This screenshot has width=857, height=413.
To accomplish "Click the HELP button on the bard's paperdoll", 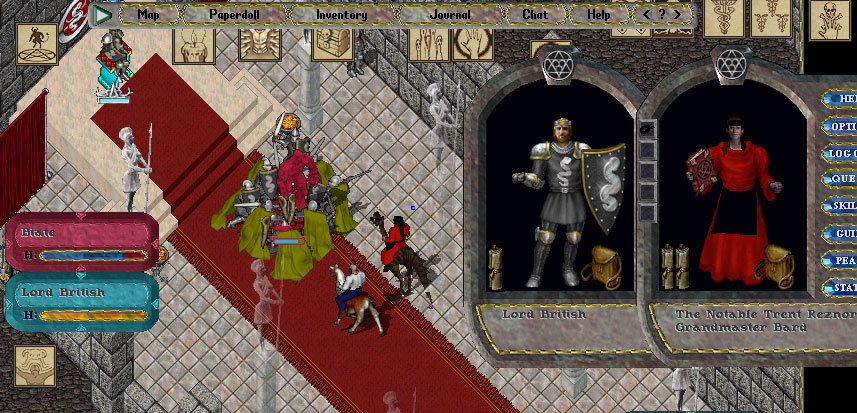I will coord(842,100).
